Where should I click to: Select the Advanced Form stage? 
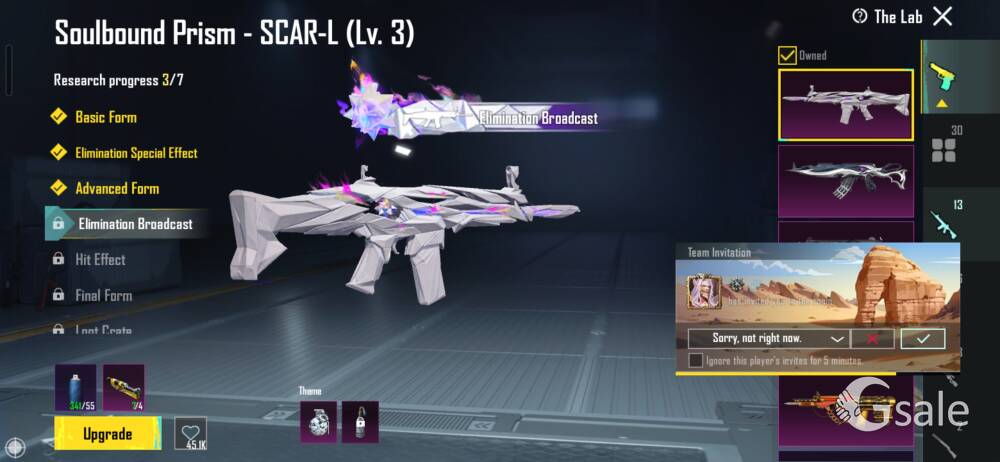click(x=117, y=188)
